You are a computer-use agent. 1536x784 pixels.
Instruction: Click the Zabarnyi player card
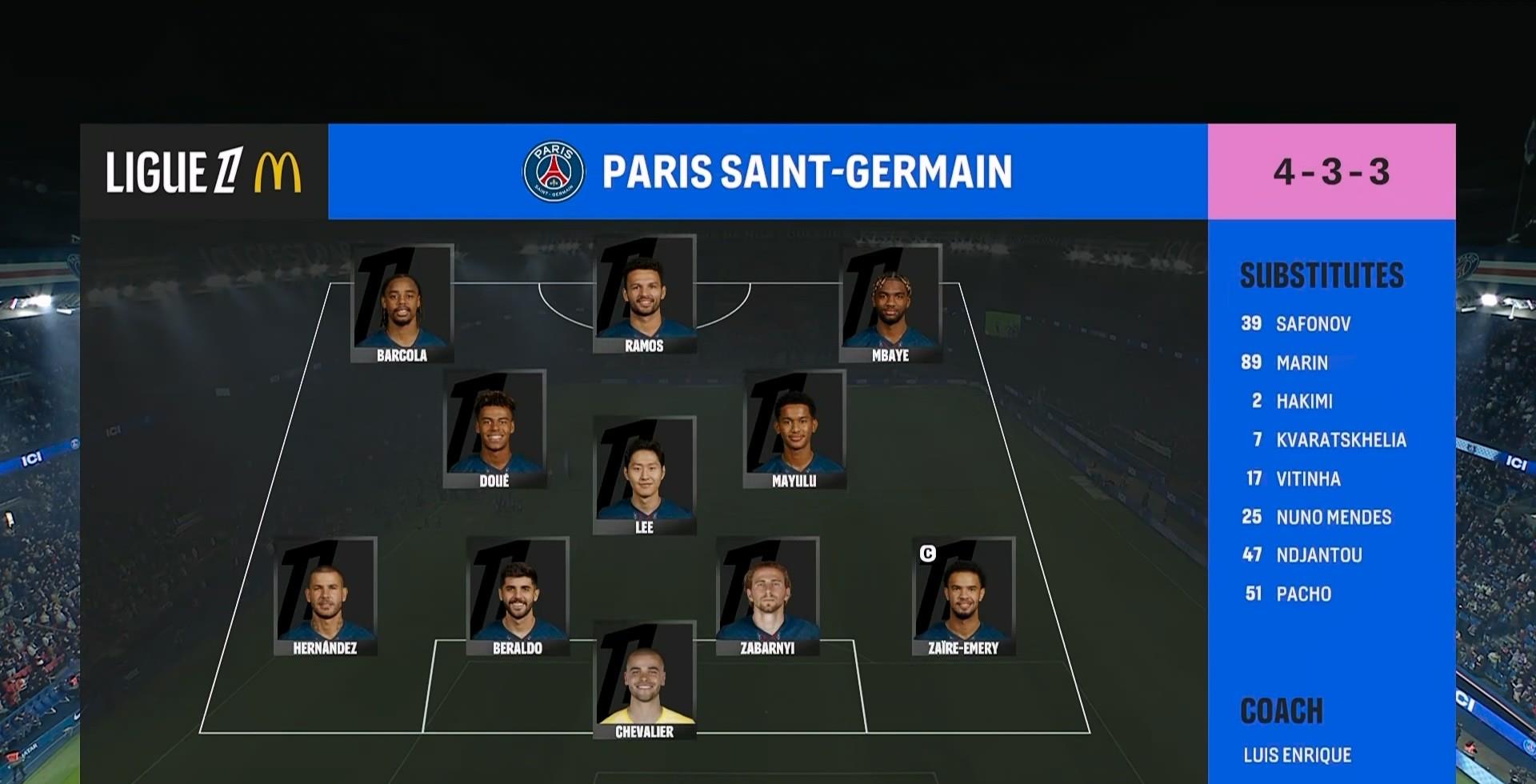pyautogui.click(x=767, y=597)
